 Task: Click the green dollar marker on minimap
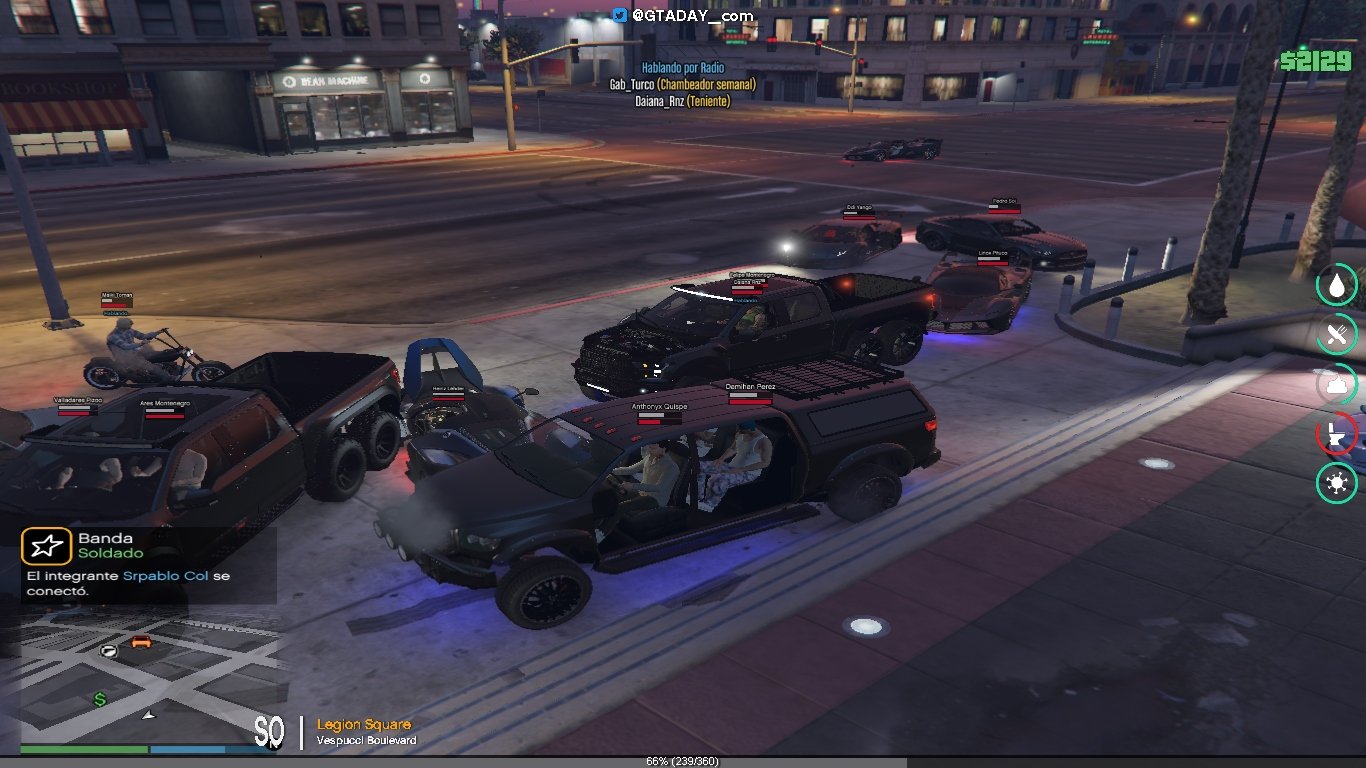click(x=100, y=700)
